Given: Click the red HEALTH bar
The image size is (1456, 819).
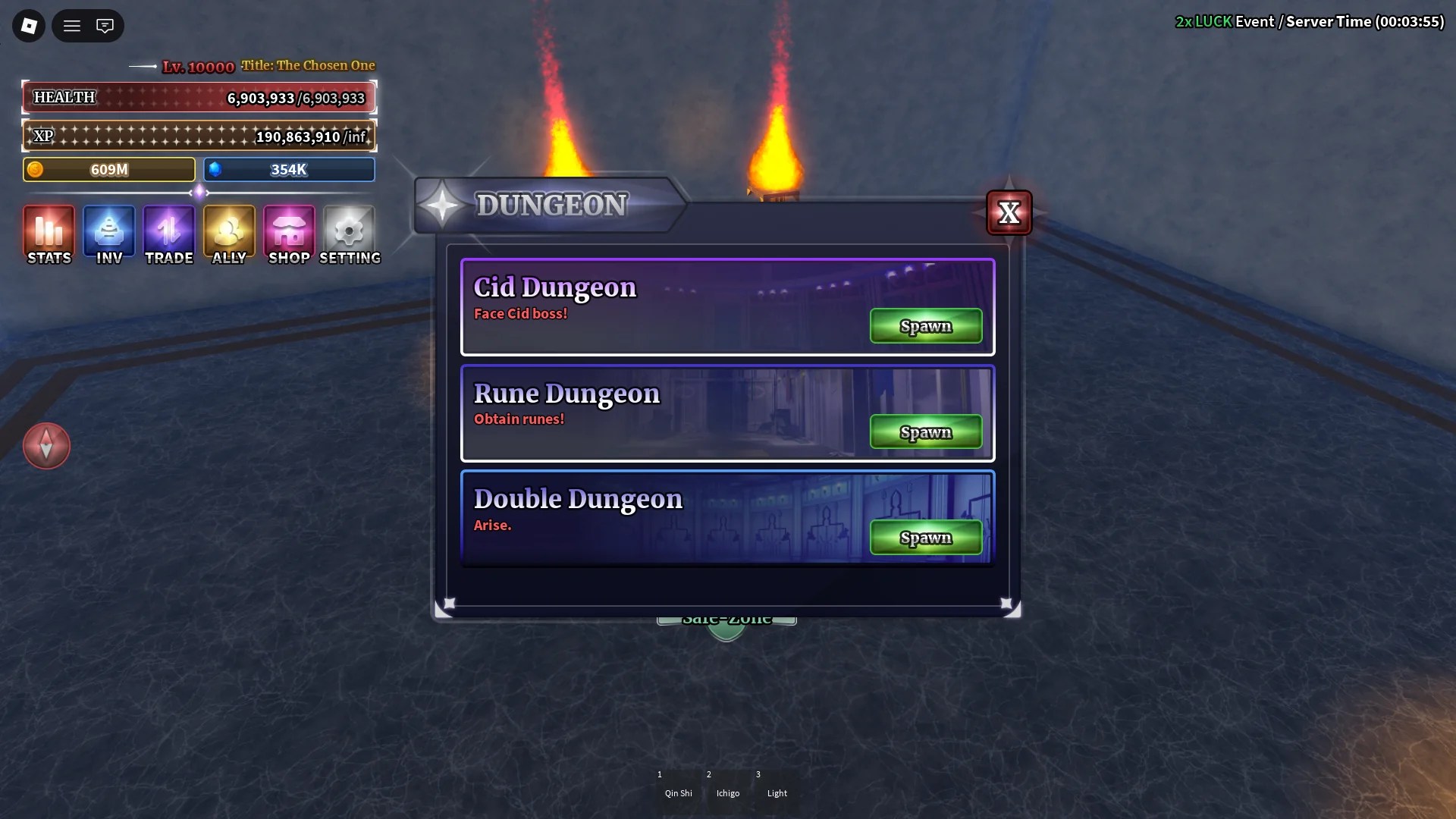Looking at the screenshot, I should [199, 97].
